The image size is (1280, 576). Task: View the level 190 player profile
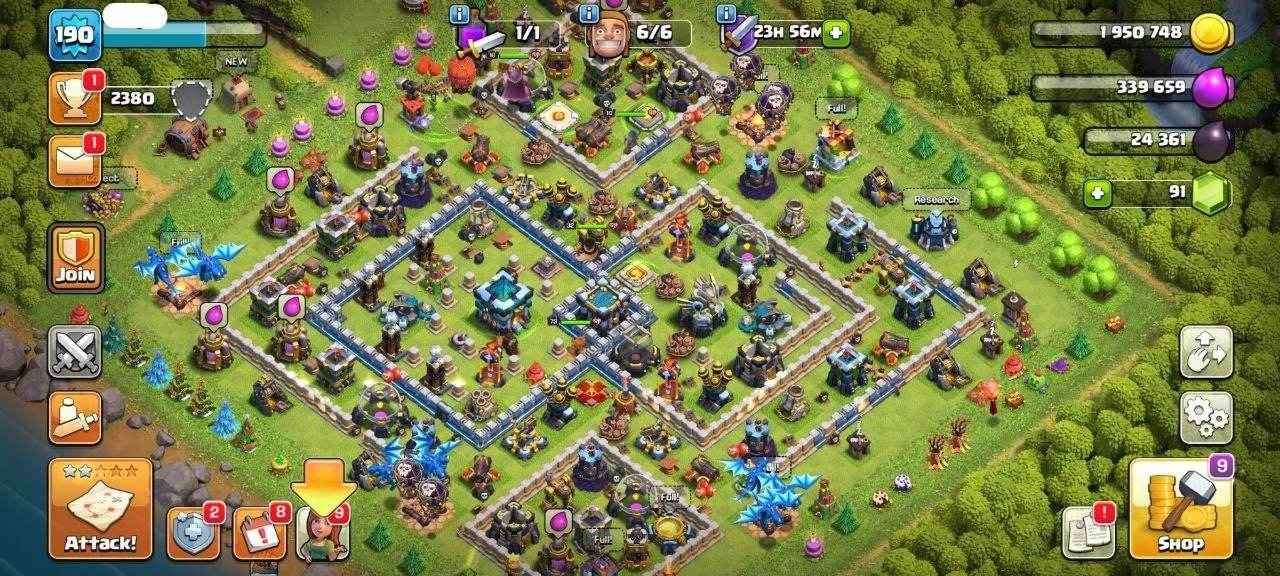click(x=75, y=36)
